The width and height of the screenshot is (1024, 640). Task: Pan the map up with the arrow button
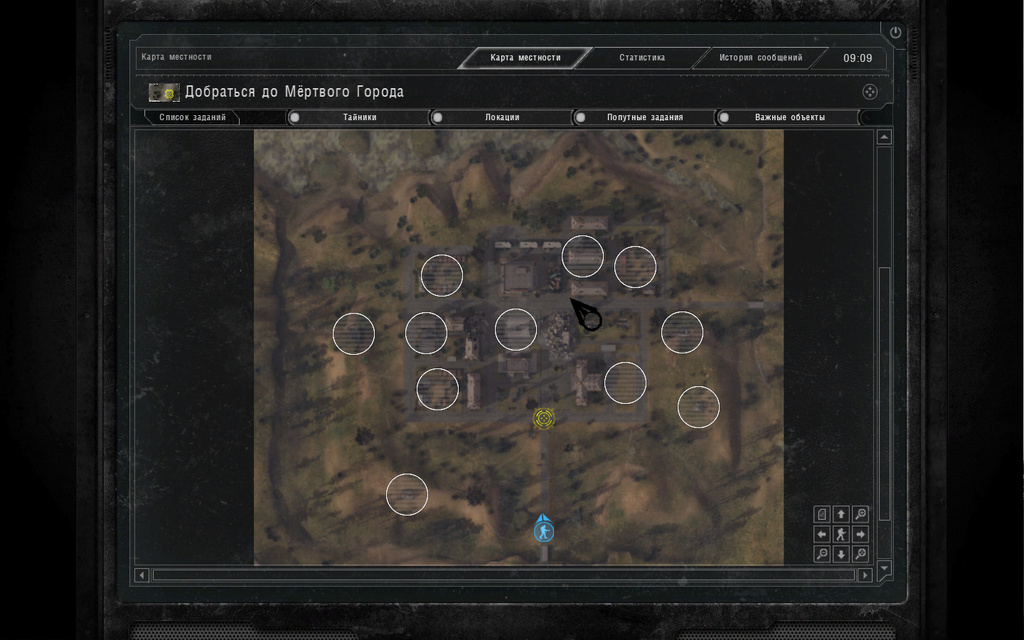[841, 514]
